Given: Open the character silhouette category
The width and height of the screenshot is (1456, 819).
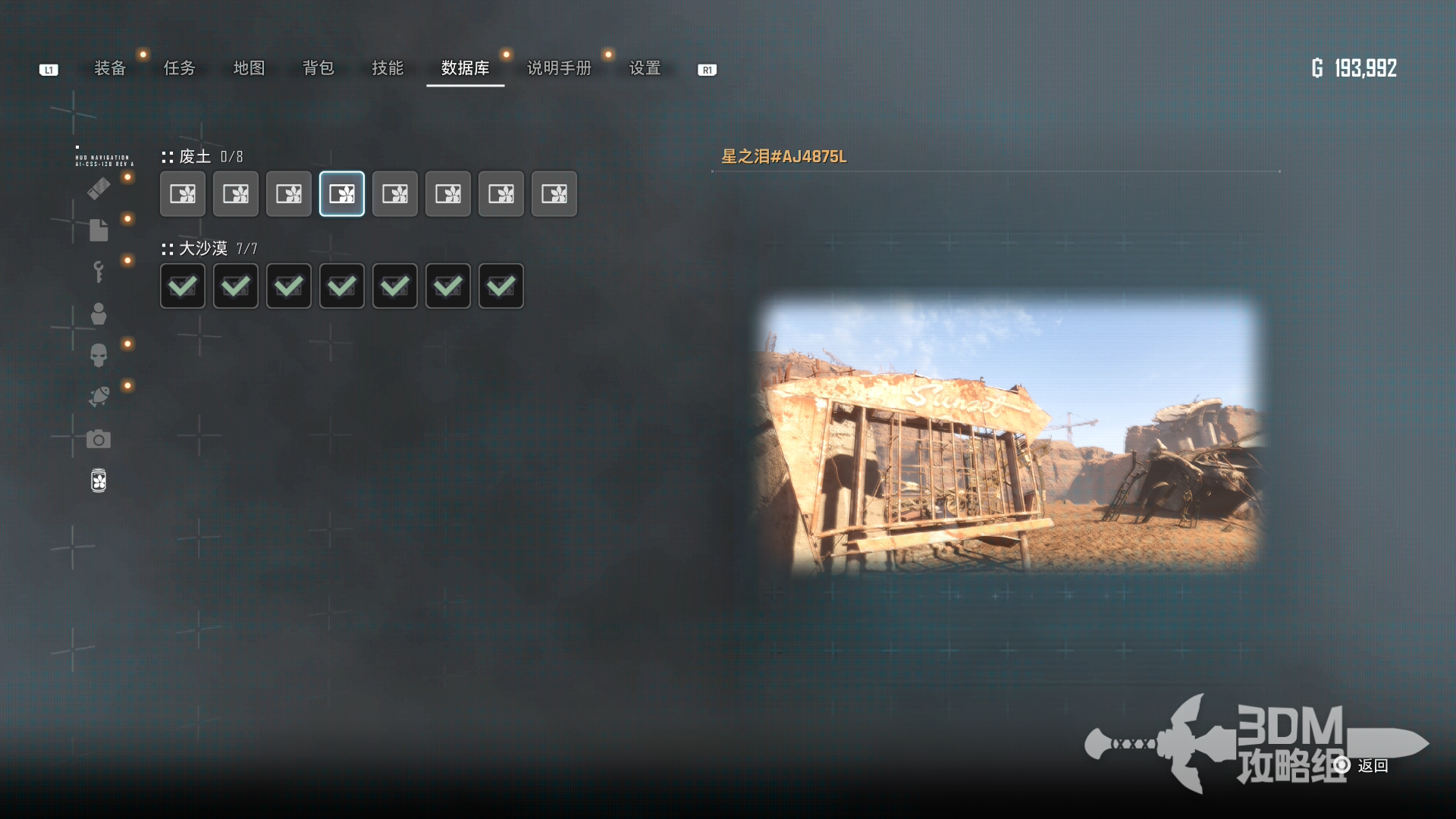Looking at the screenshot, I should 99,313.
